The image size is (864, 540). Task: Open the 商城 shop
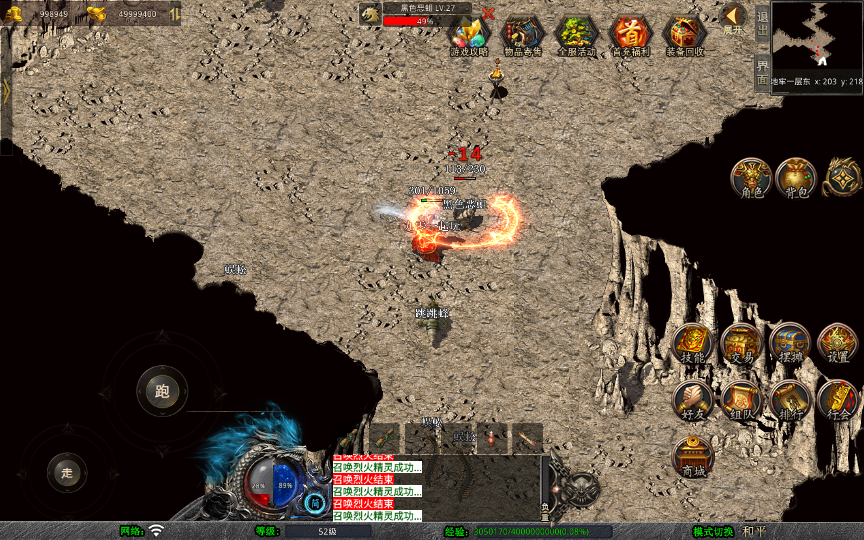[692, 455]
